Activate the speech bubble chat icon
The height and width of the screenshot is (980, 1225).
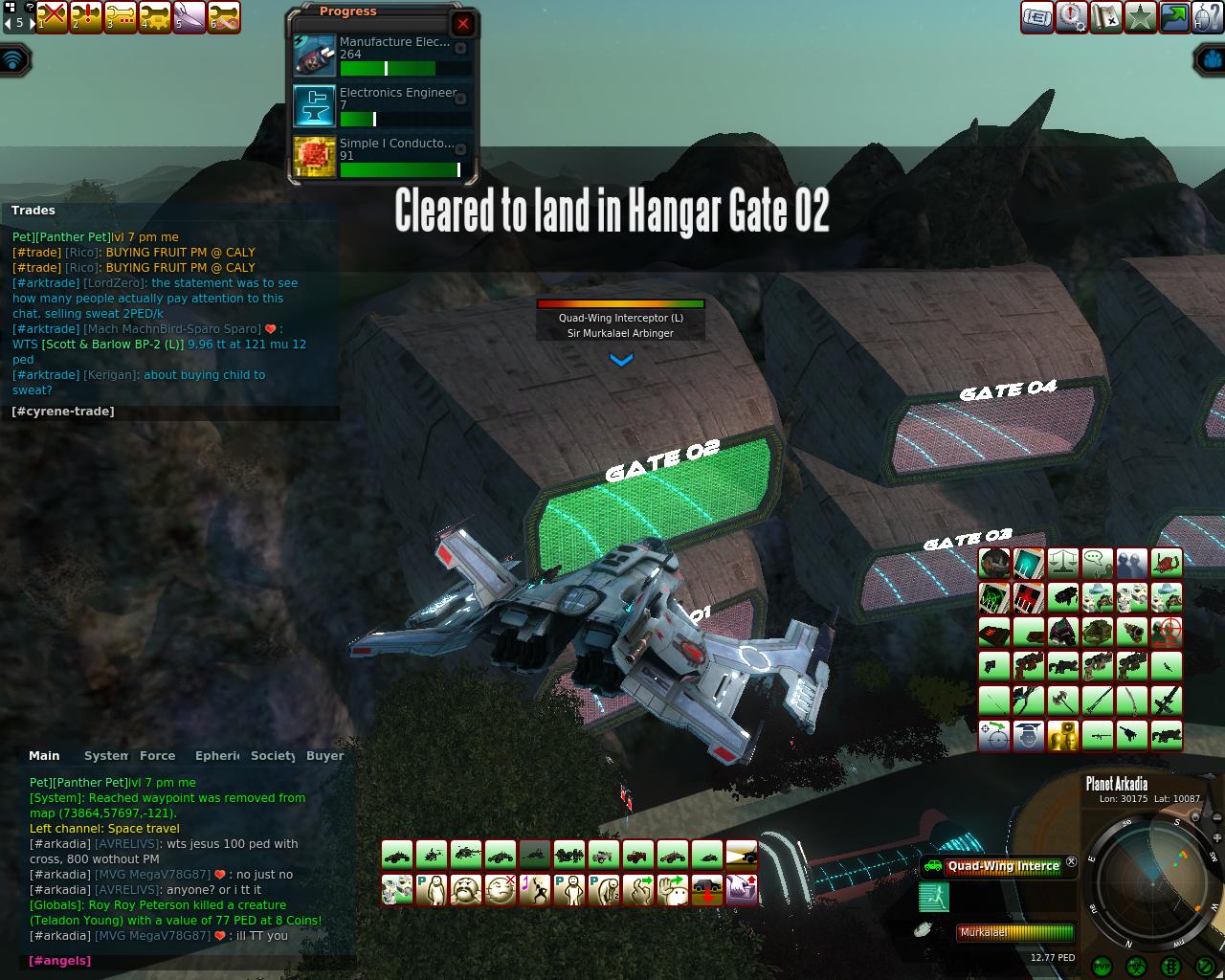[x=1098, y=563]
